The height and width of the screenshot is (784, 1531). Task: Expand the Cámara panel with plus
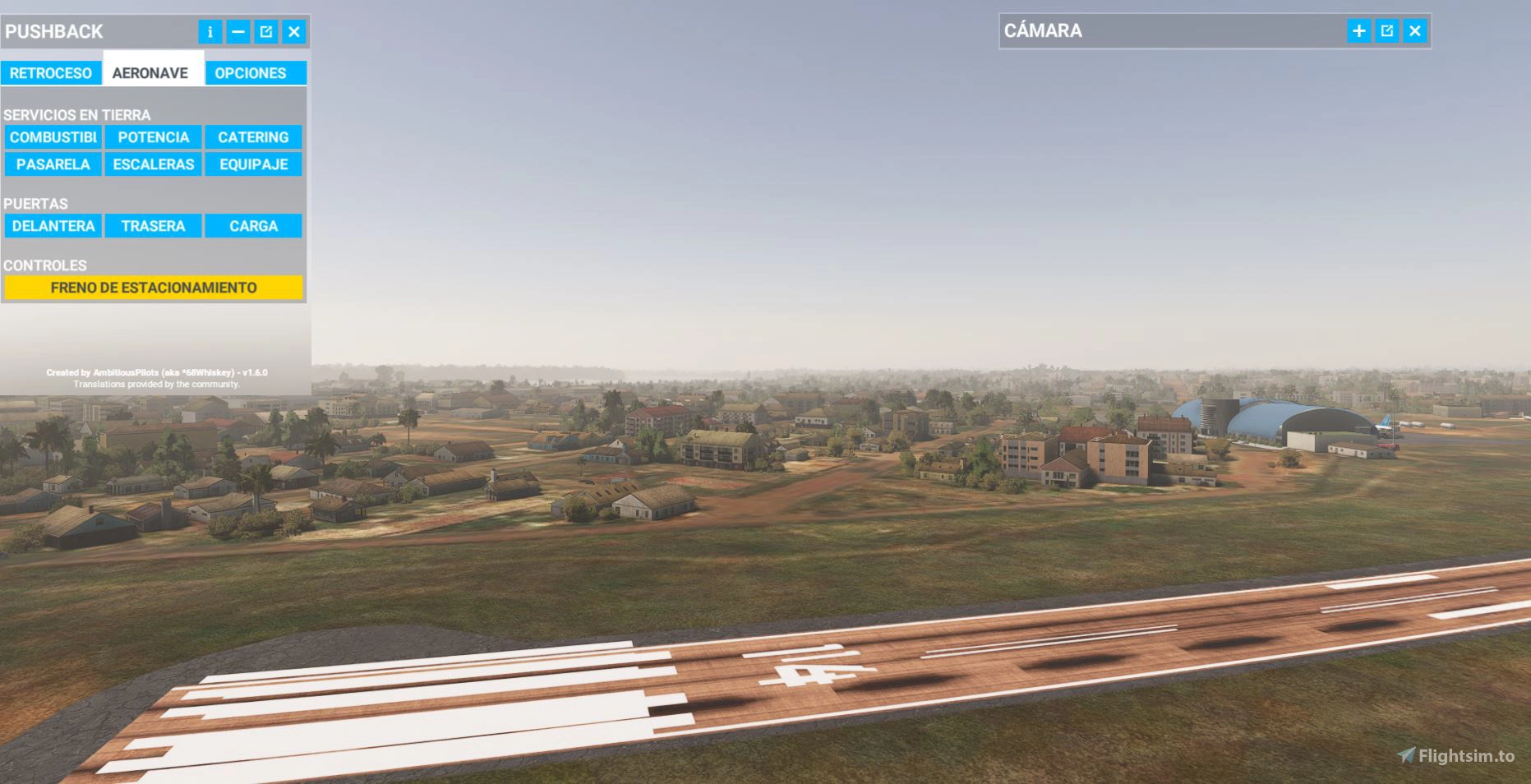click(1359, 31)
